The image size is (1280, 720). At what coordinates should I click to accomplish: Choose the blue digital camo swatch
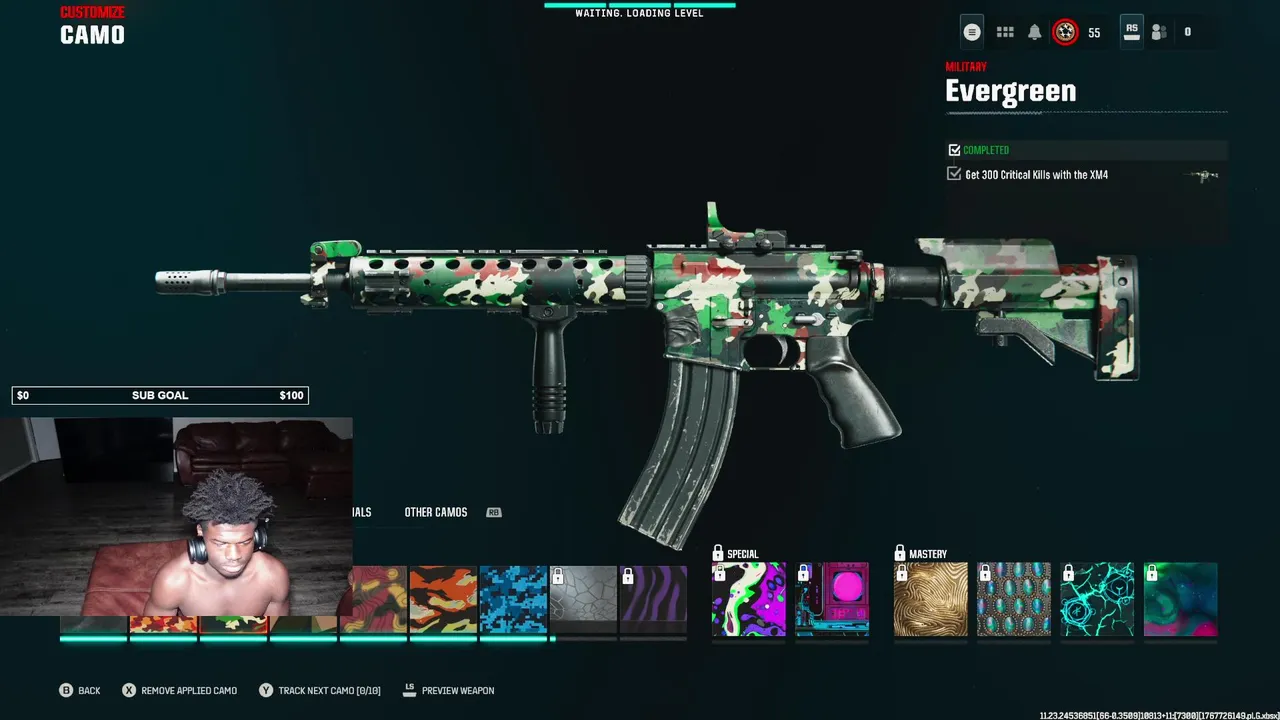[513, 600]
